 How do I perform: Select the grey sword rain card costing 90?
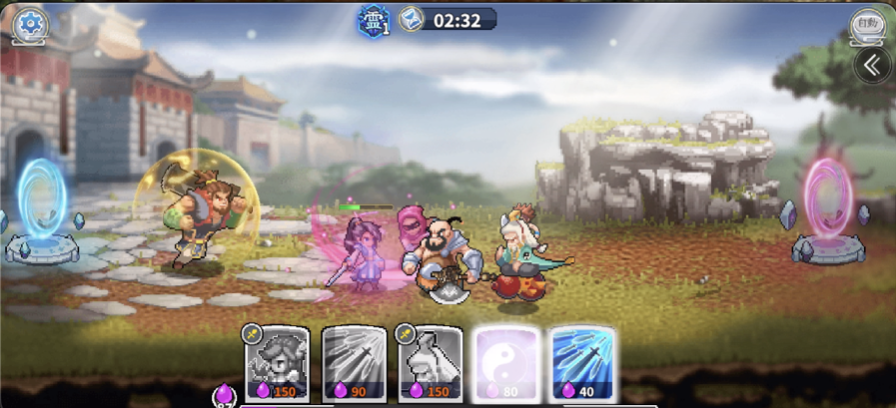(x=354, y=362)
